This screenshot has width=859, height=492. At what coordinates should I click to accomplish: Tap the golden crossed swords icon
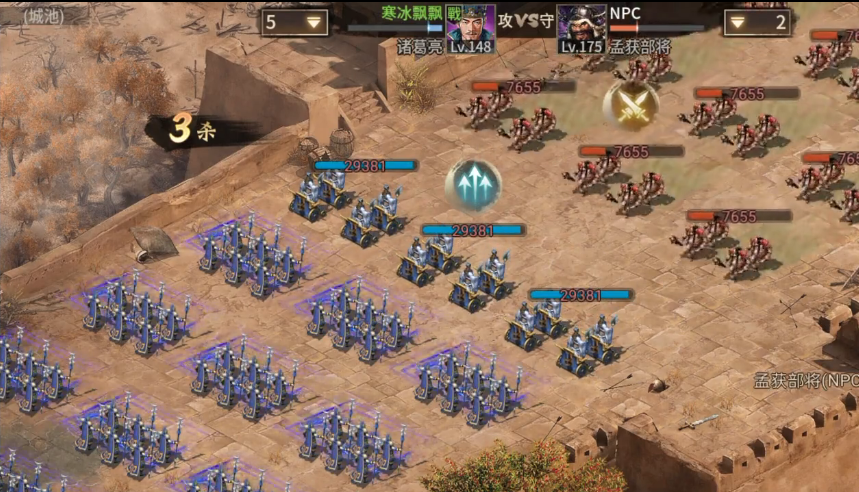point(631,105)
